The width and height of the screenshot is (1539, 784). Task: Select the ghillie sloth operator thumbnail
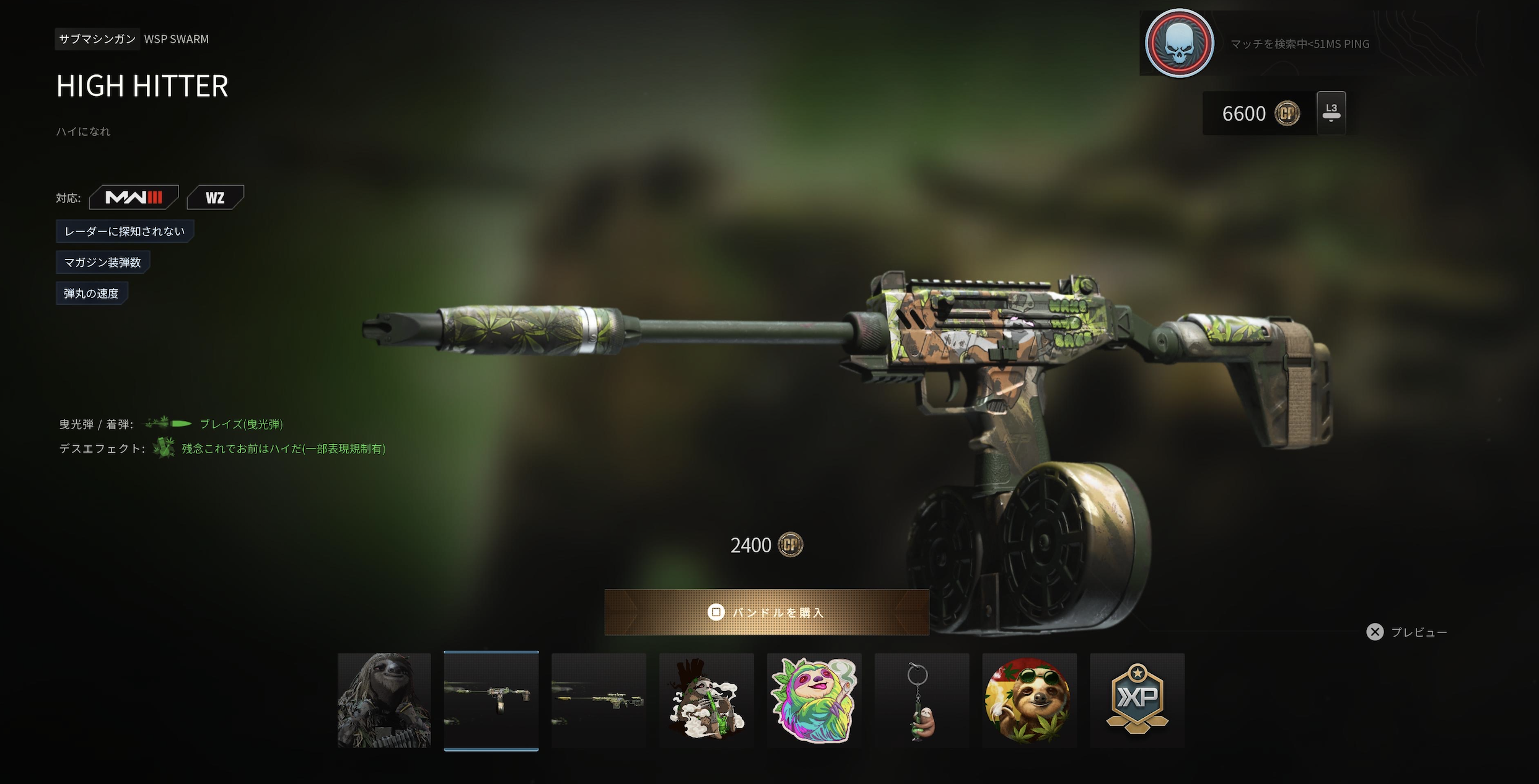[384, 700]
